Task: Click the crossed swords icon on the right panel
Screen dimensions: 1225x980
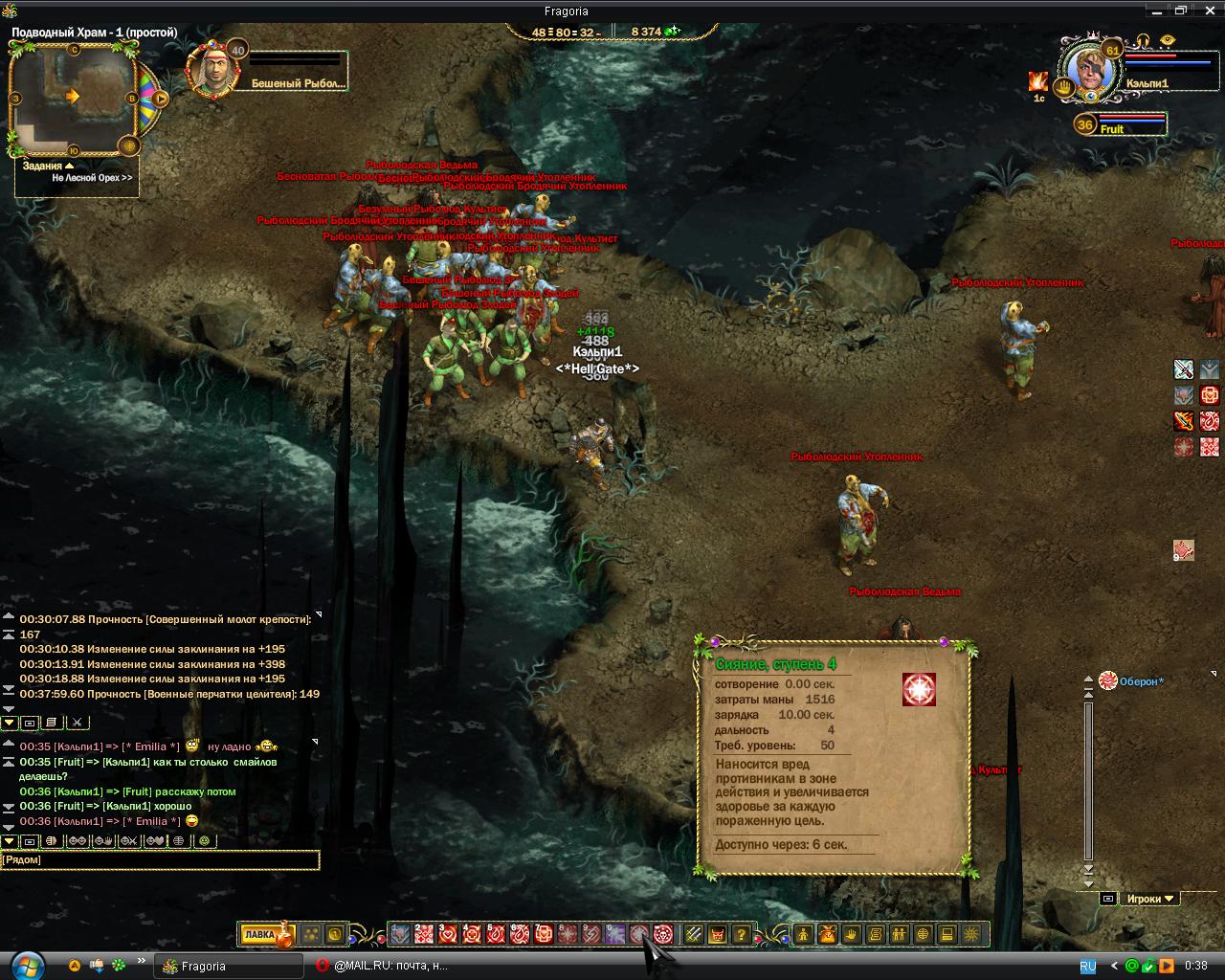Action: pos(1184,369)
